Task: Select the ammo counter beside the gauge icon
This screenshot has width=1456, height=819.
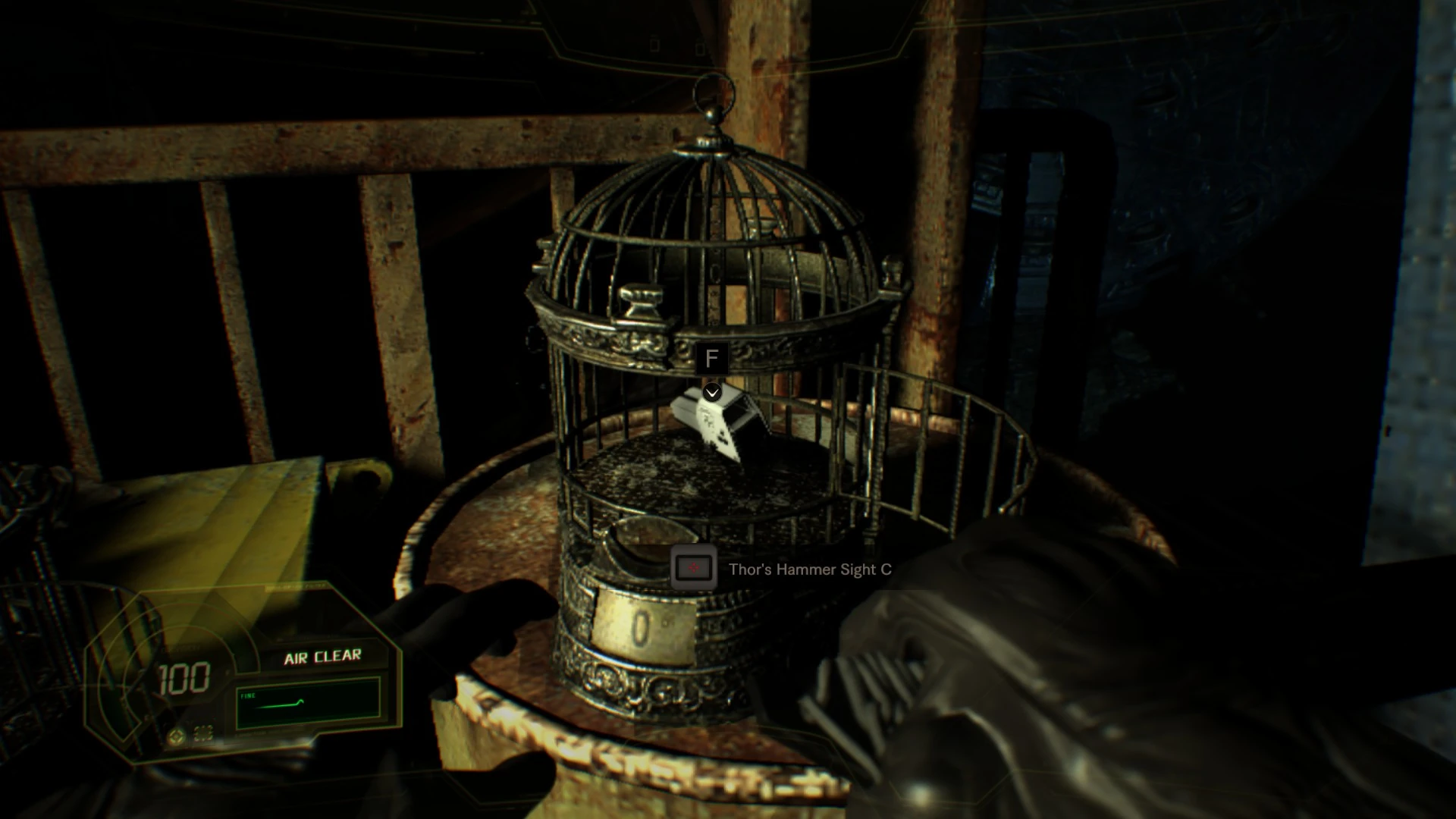Action: (x=202, y=736)
